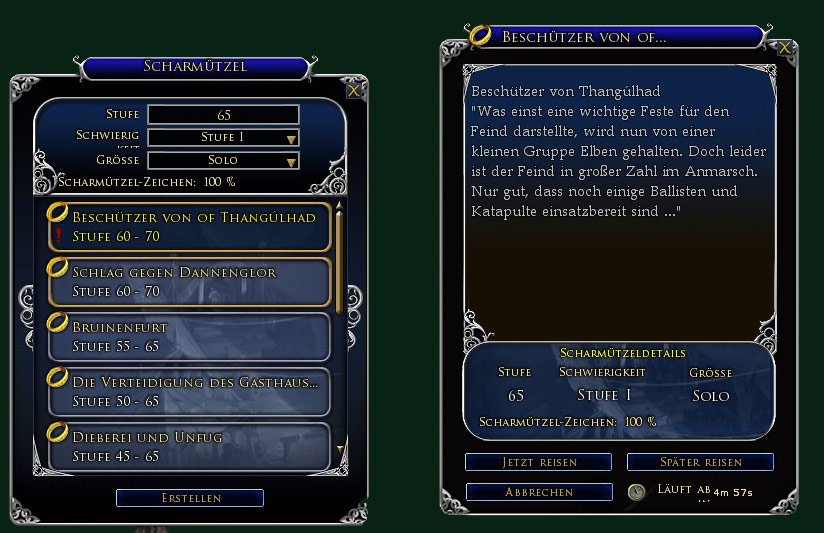The width and height of the screenshot is (824, 533).
Task: Select the Bruinenfurt skirmish
Action: pyautogui.click(x=188, y=336)
